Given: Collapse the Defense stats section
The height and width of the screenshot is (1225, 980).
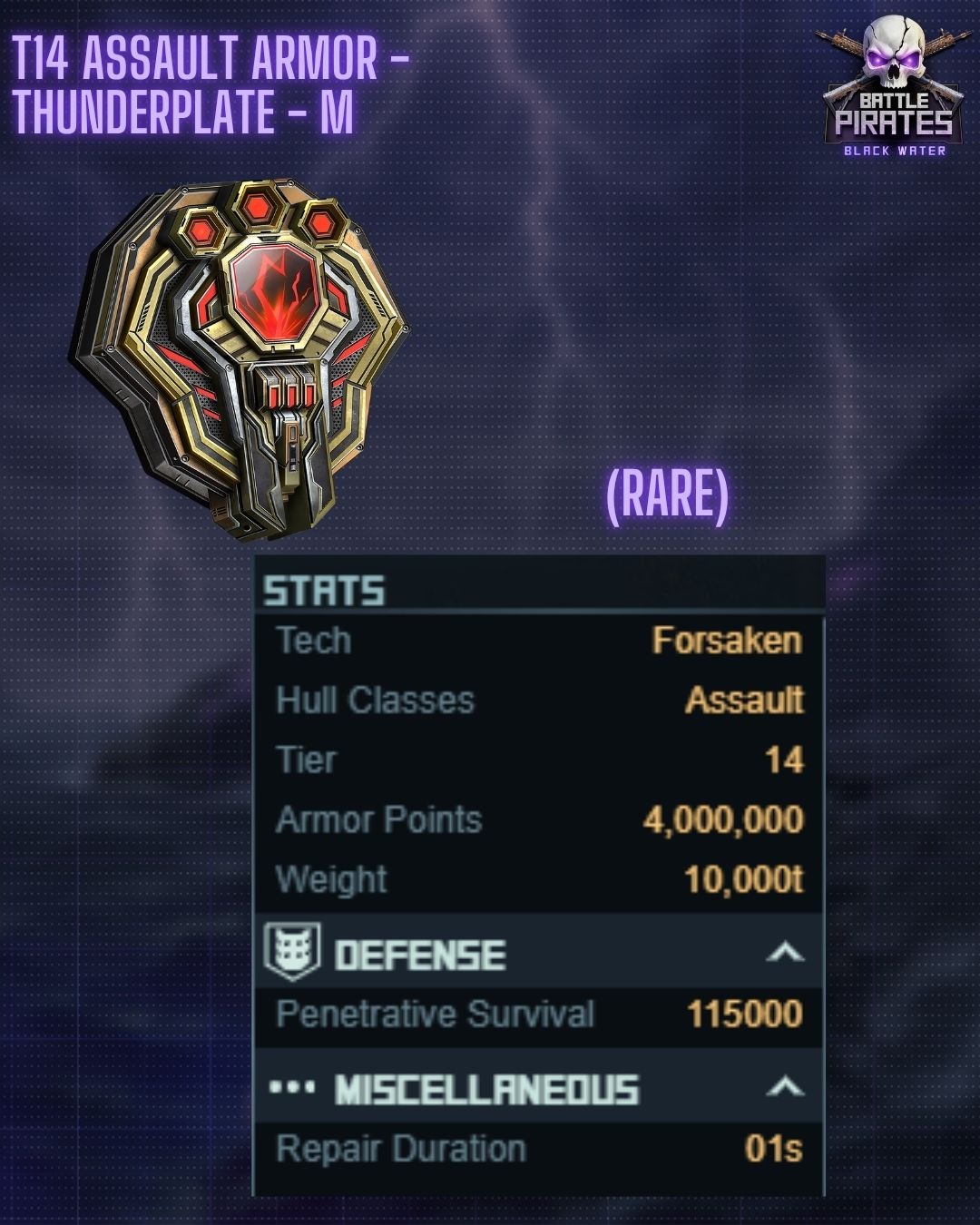Looking at the screenshot, I should [x=785, y=952].
